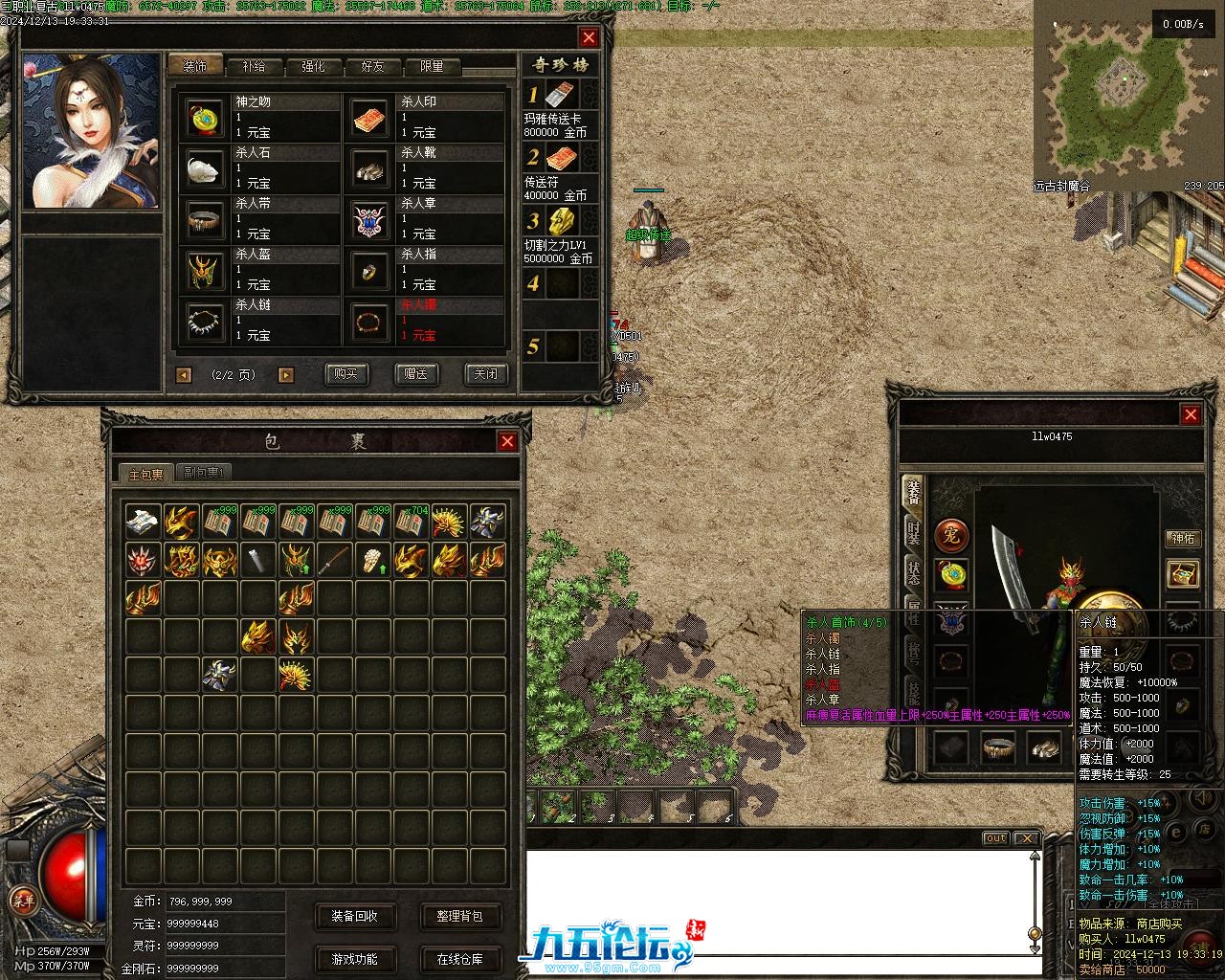
Task: Open the 强化 shop tab
Action: click(313, 66)
